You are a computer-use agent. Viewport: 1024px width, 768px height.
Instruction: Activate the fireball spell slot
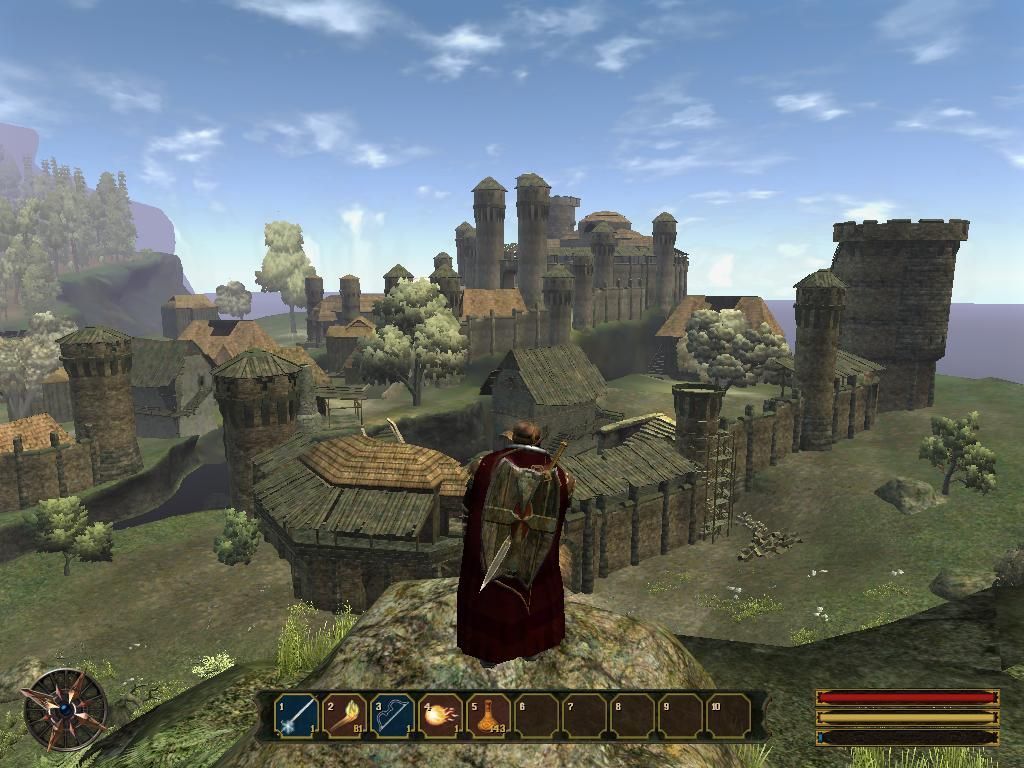(440, 716)
